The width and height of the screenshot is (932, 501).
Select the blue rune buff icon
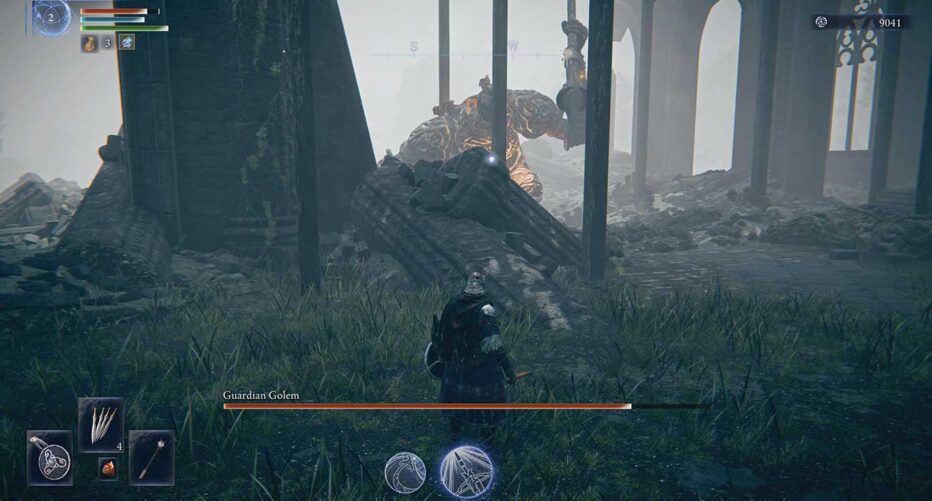(x=127, y=43)
